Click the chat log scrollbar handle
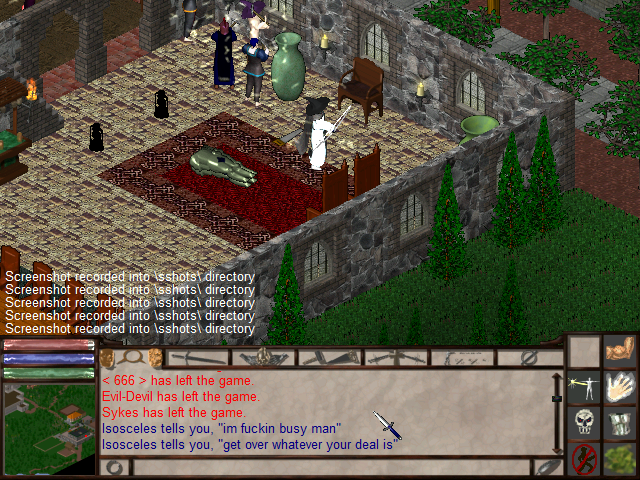The height and width of the screenshot is (480, 640). click(557, 398)
